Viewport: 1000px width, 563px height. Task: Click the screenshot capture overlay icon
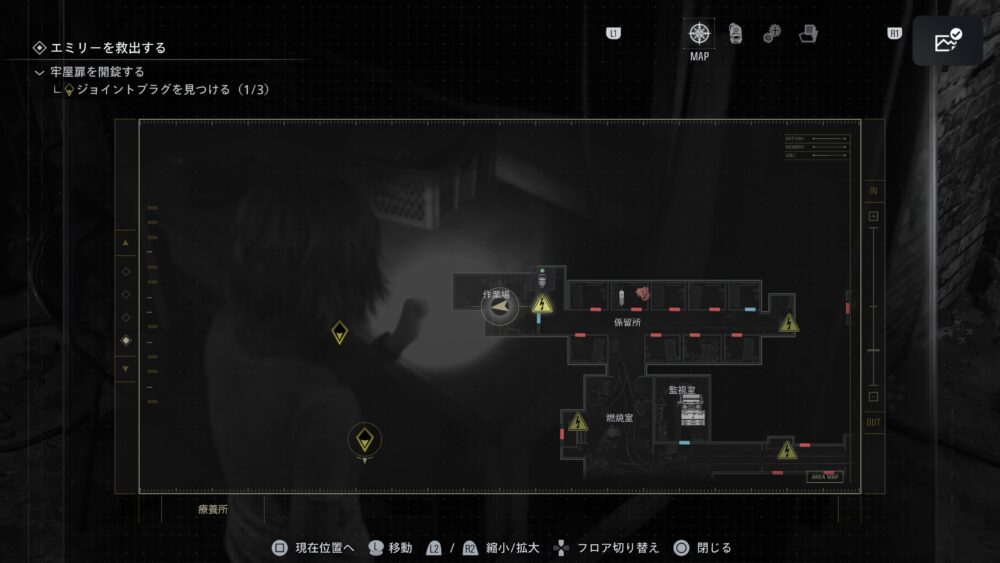pos(947,41)
